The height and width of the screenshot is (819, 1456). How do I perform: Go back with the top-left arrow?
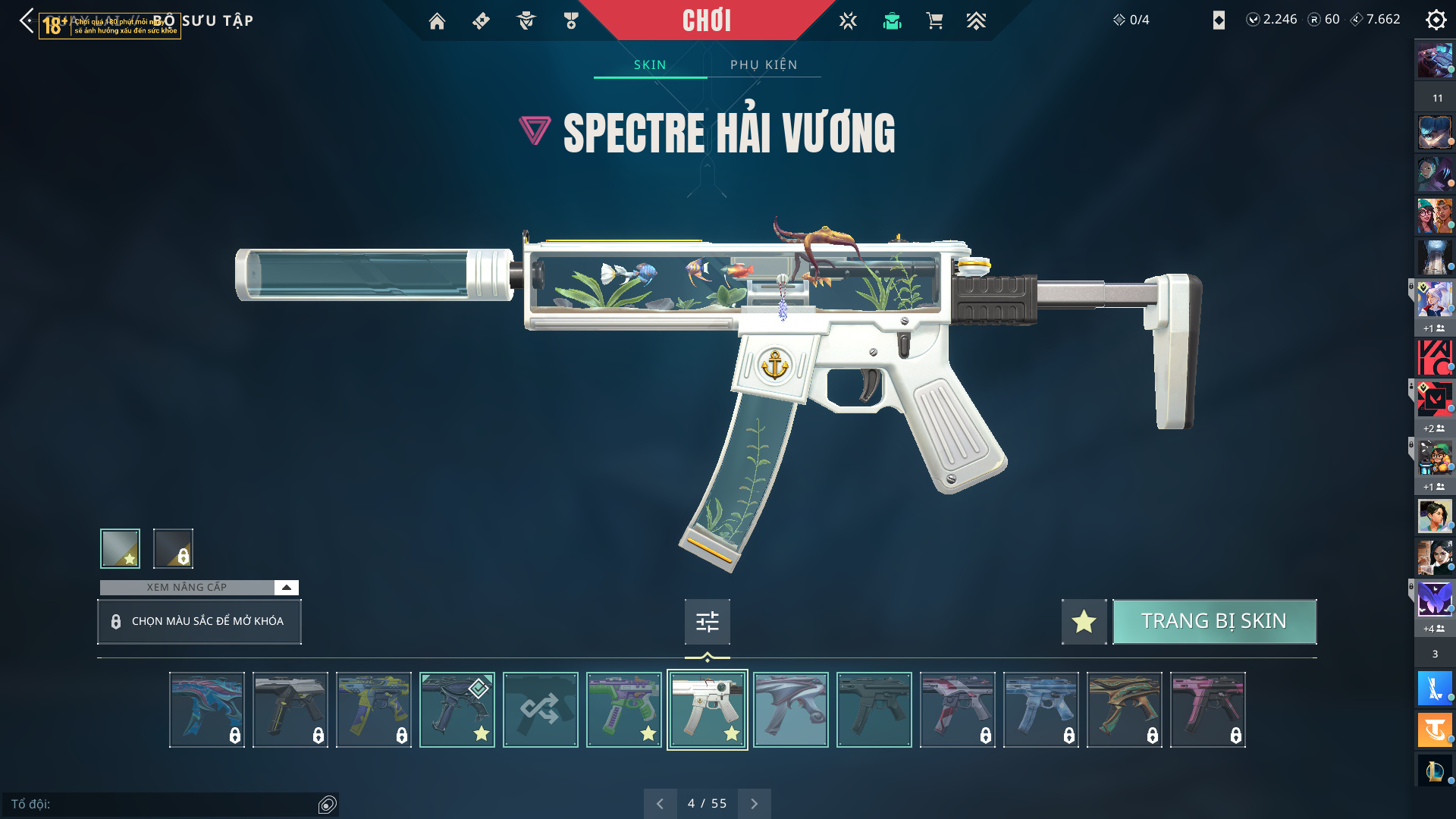tap(27, 20)
